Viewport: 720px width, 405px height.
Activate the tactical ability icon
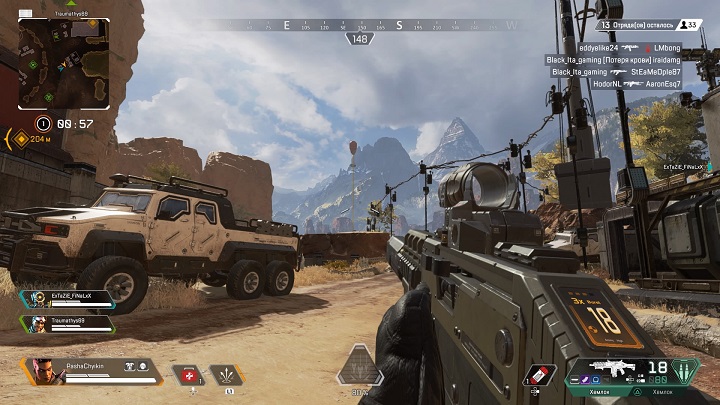(x=227, y=376)
